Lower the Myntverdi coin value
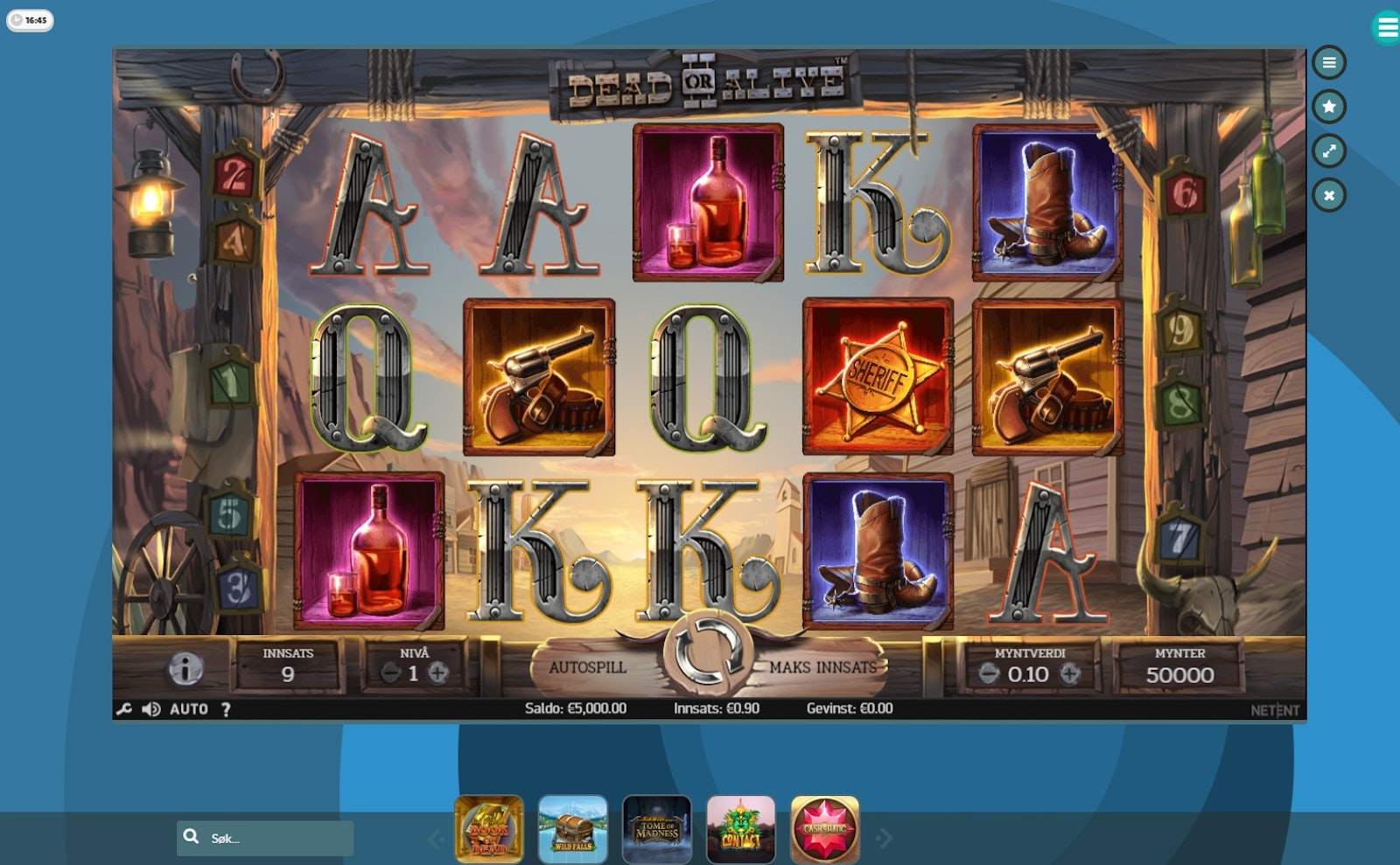The image size is (1400, 865). 989,673
